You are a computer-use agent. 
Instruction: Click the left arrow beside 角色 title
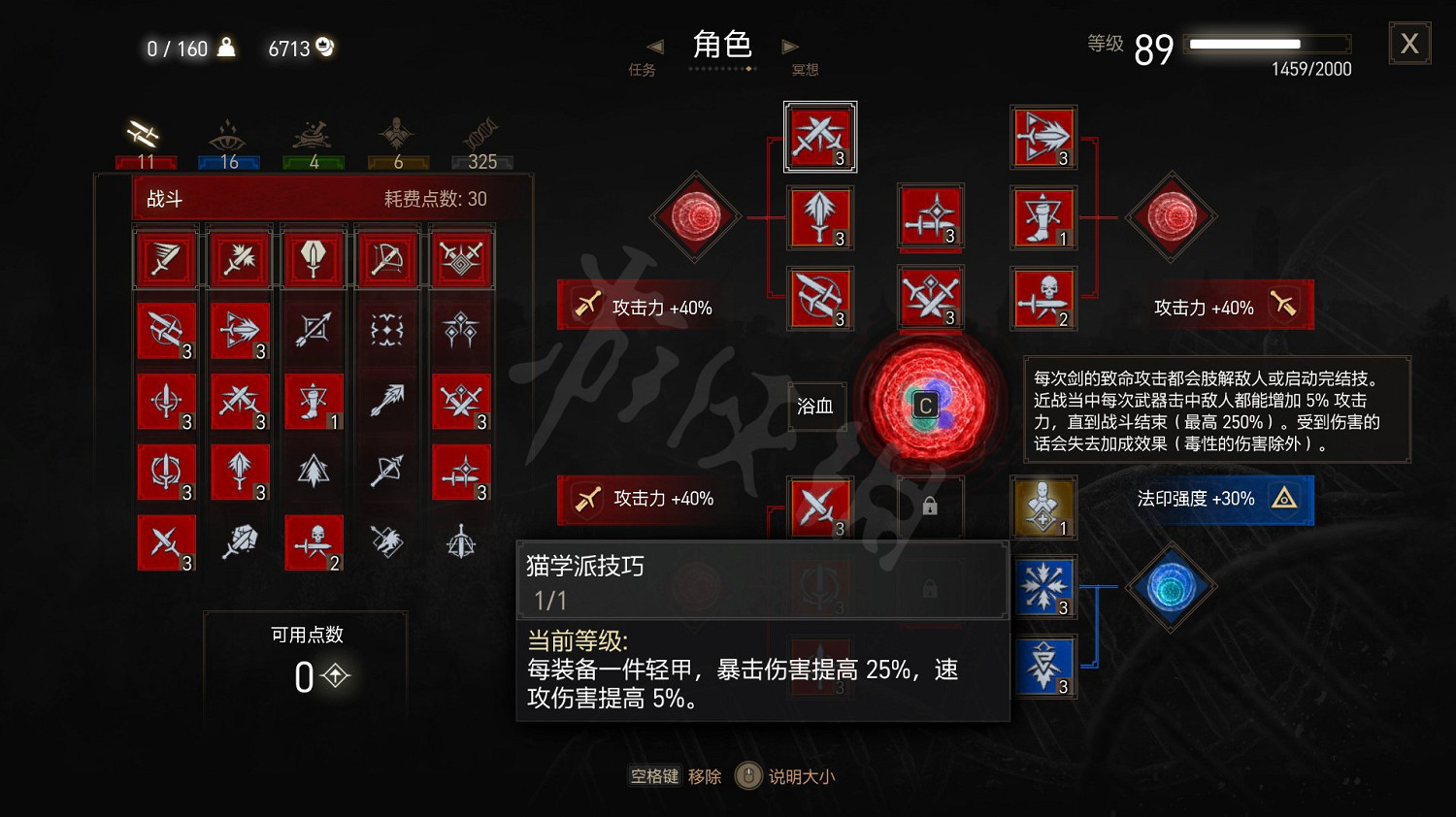(655, 47)
